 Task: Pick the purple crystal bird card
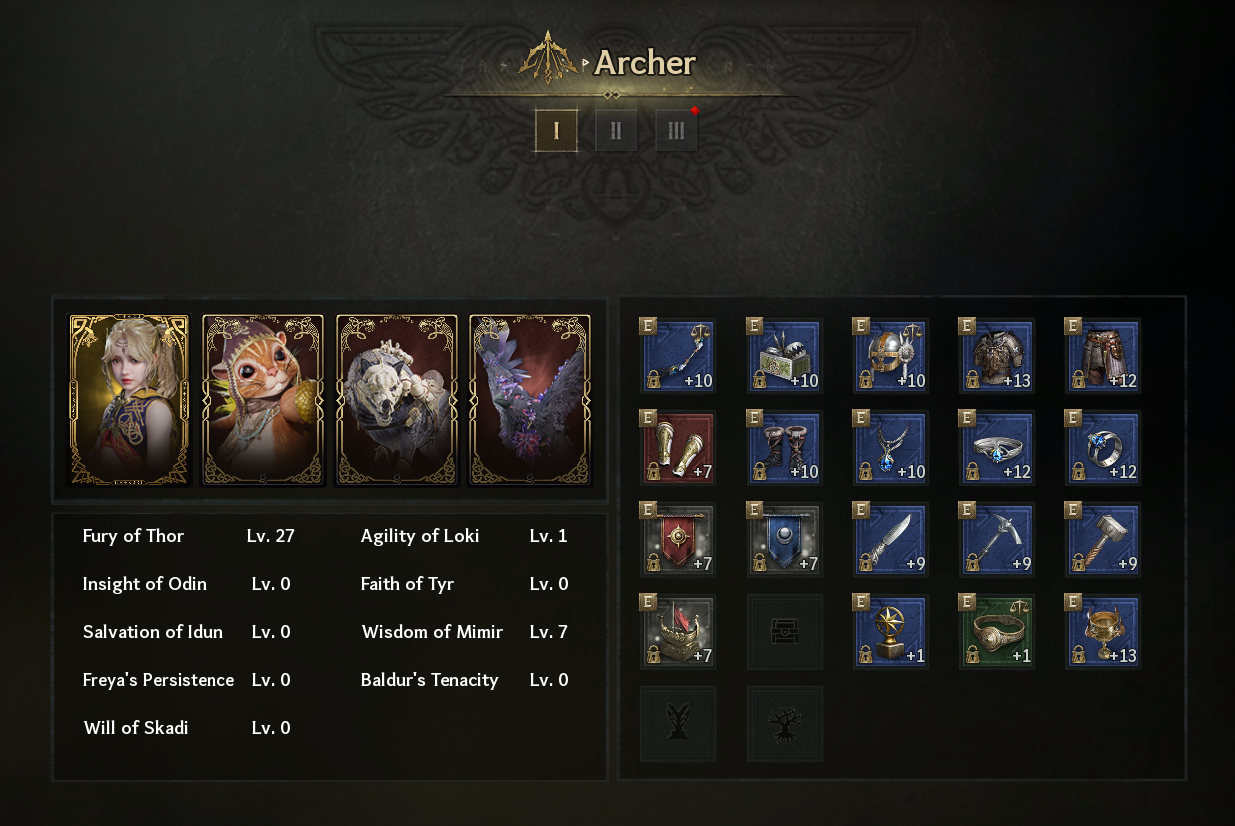tap(530, 400)
